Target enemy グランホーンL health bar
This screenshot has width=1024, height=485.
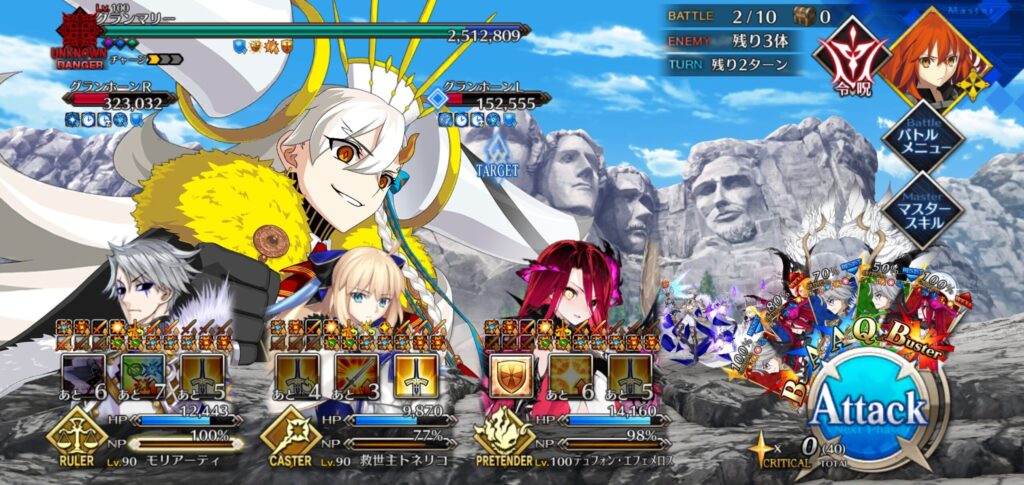point(490,102)
